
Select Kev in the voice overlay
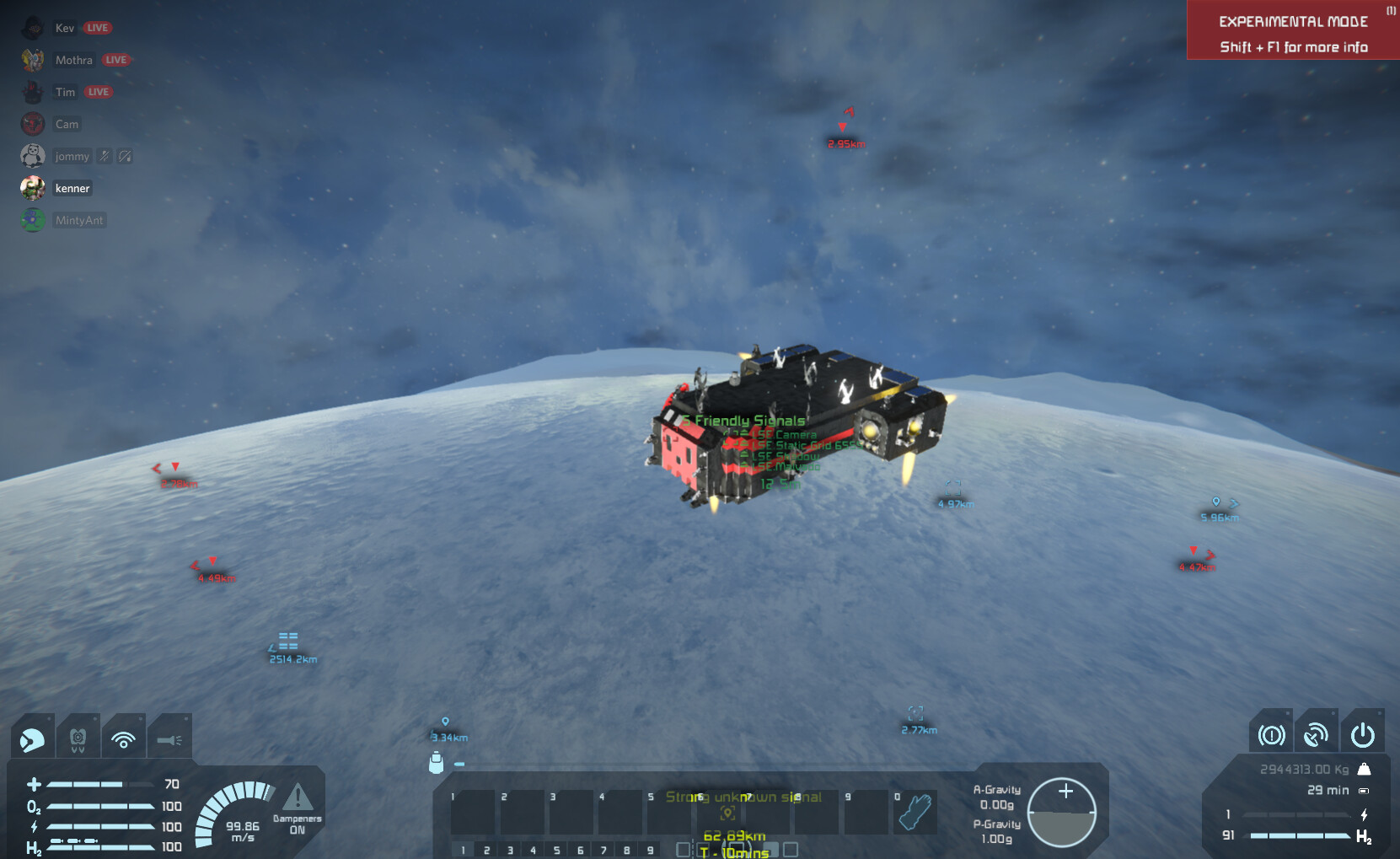tap(65, 28)
